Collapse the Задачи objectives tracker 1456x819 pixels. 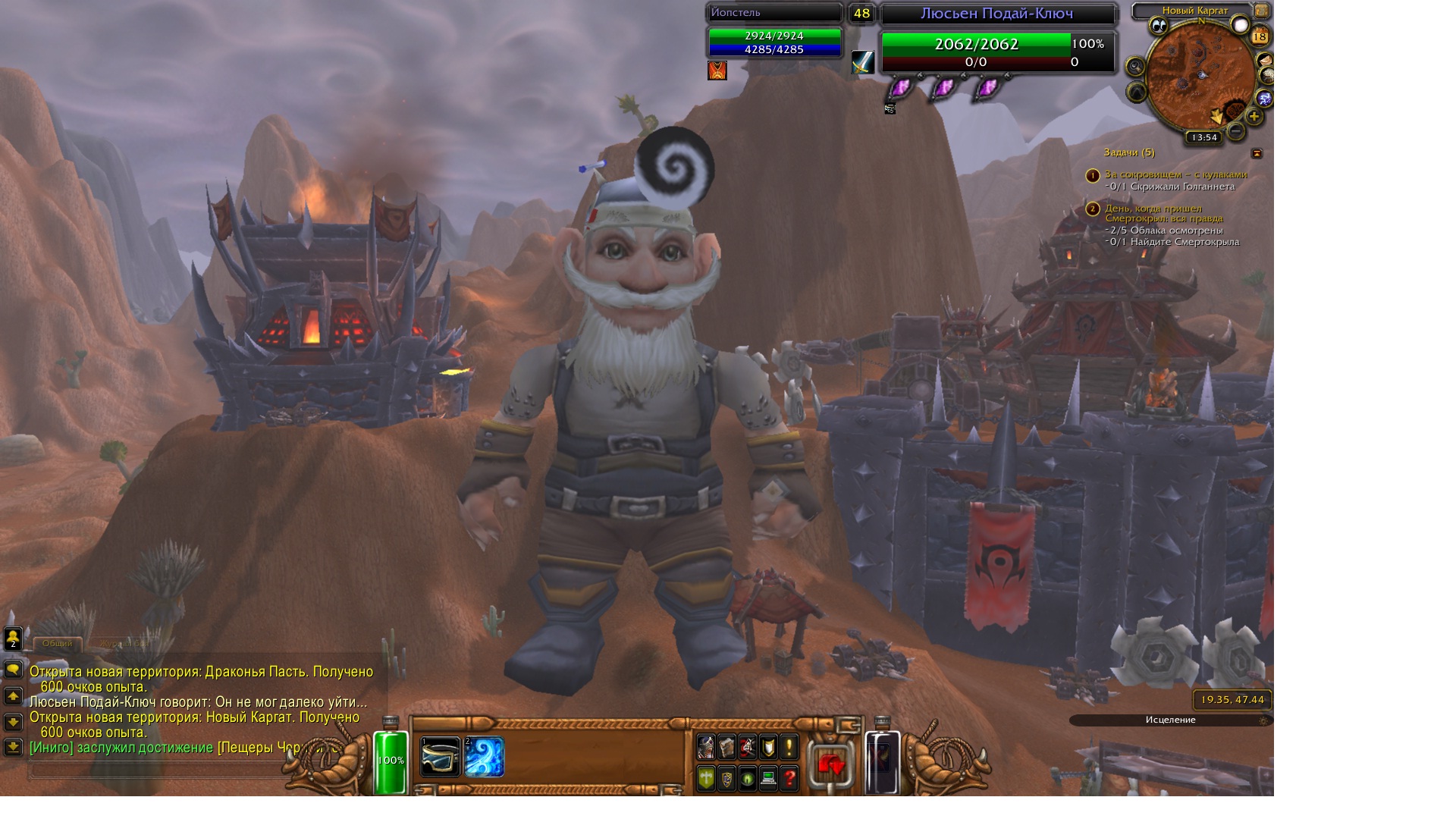1257,153
